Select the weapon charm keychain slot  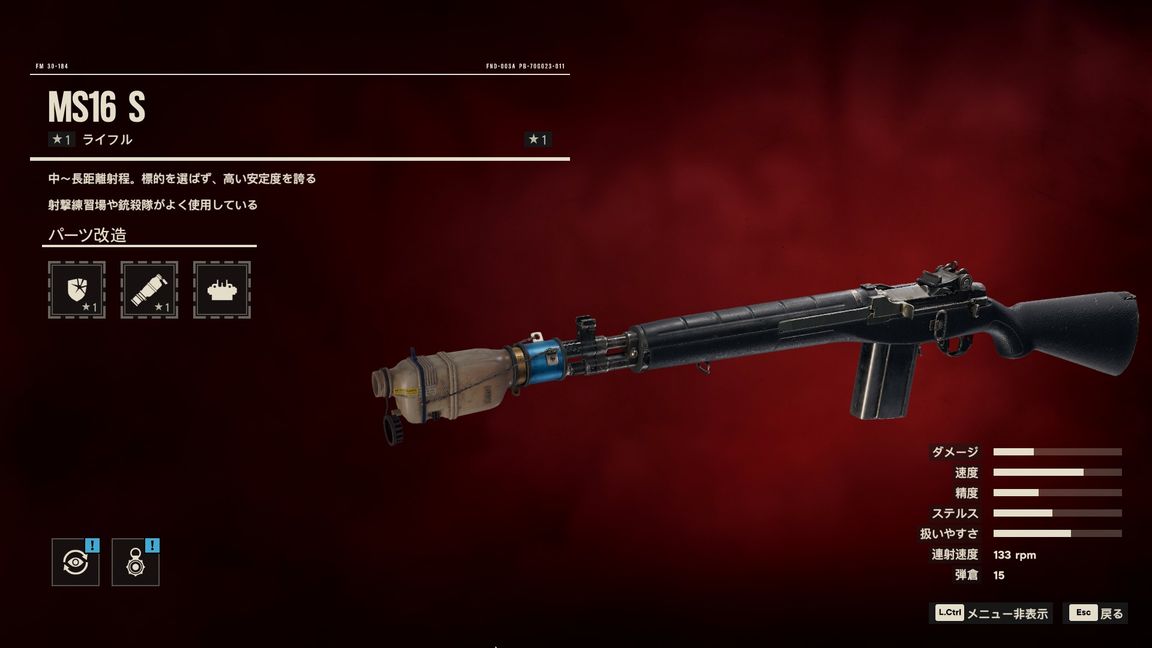[x=135, y=562]
